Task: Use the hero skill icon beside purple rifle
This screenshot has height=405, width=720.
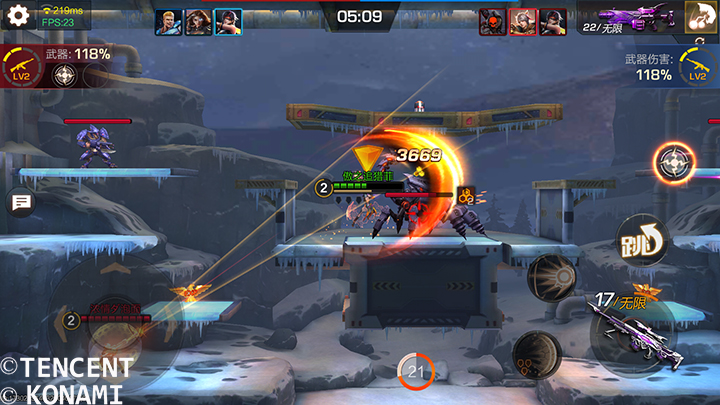Action: tap(700, 17)
